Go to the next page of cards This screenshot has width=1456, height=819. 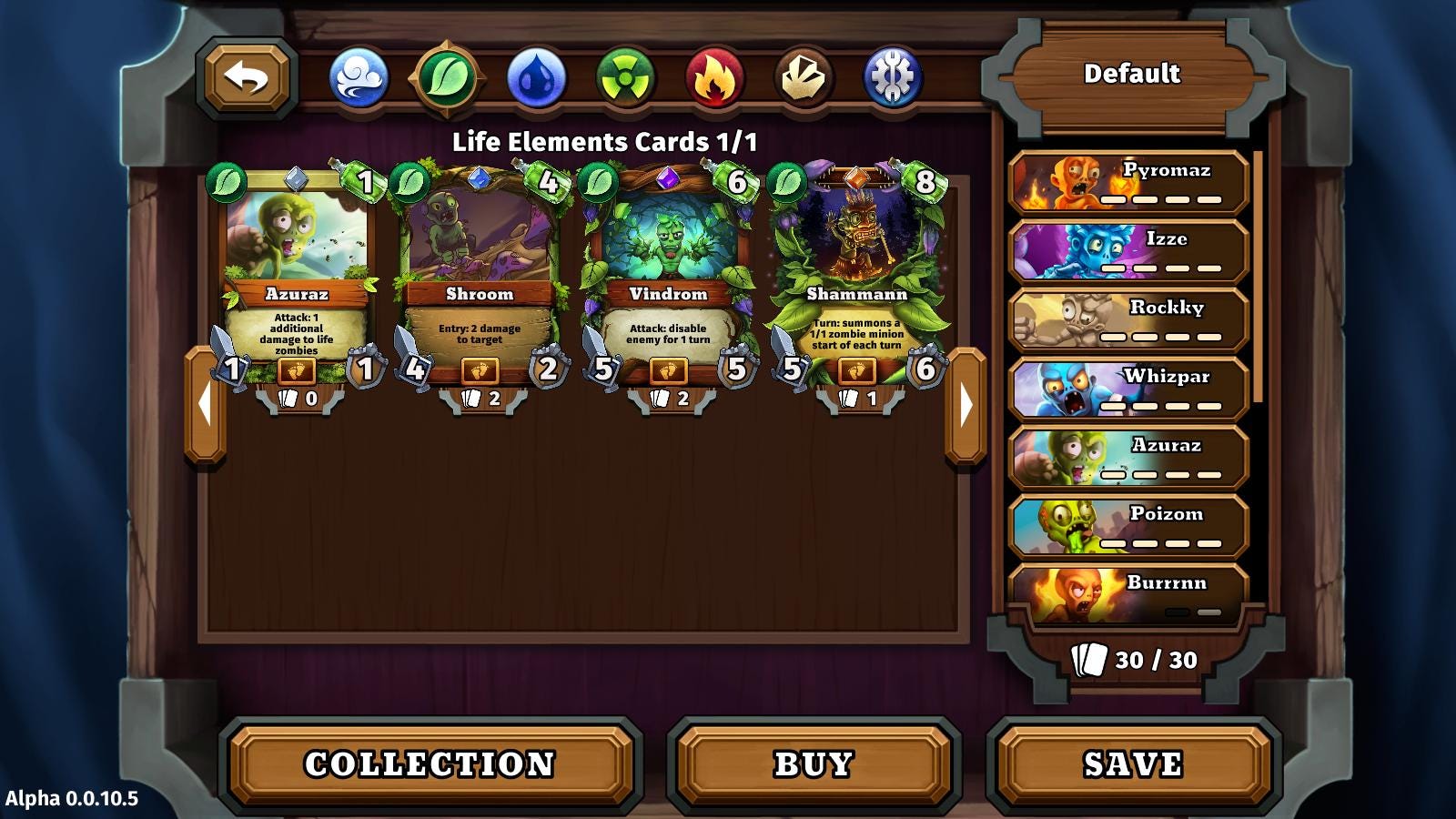click(x=966, y=405)
